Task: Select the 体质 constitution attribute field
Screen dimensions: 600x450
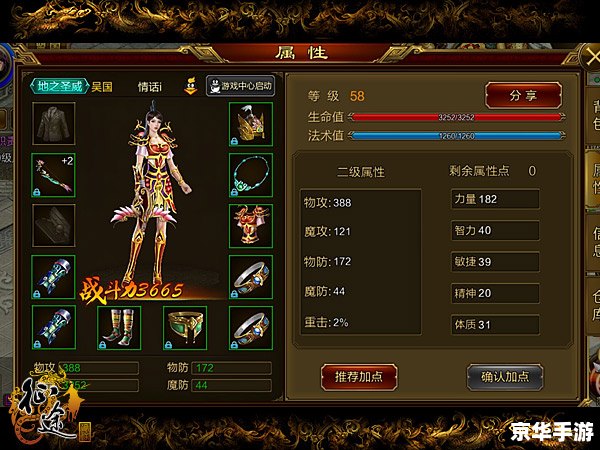Action: click(x=495, y=324)
